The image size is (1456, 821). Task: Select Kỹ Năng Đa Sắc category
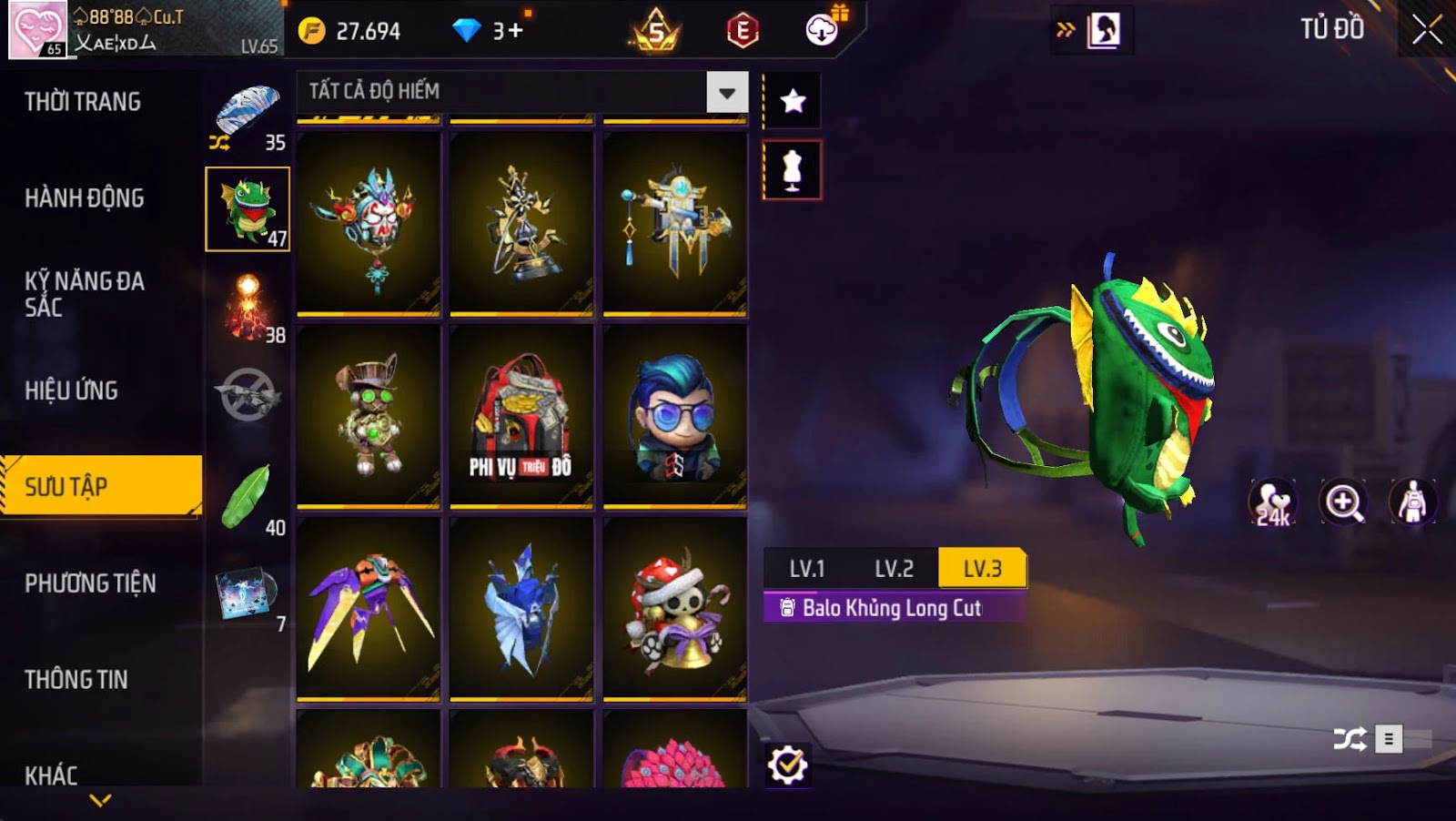coord(84,294)
